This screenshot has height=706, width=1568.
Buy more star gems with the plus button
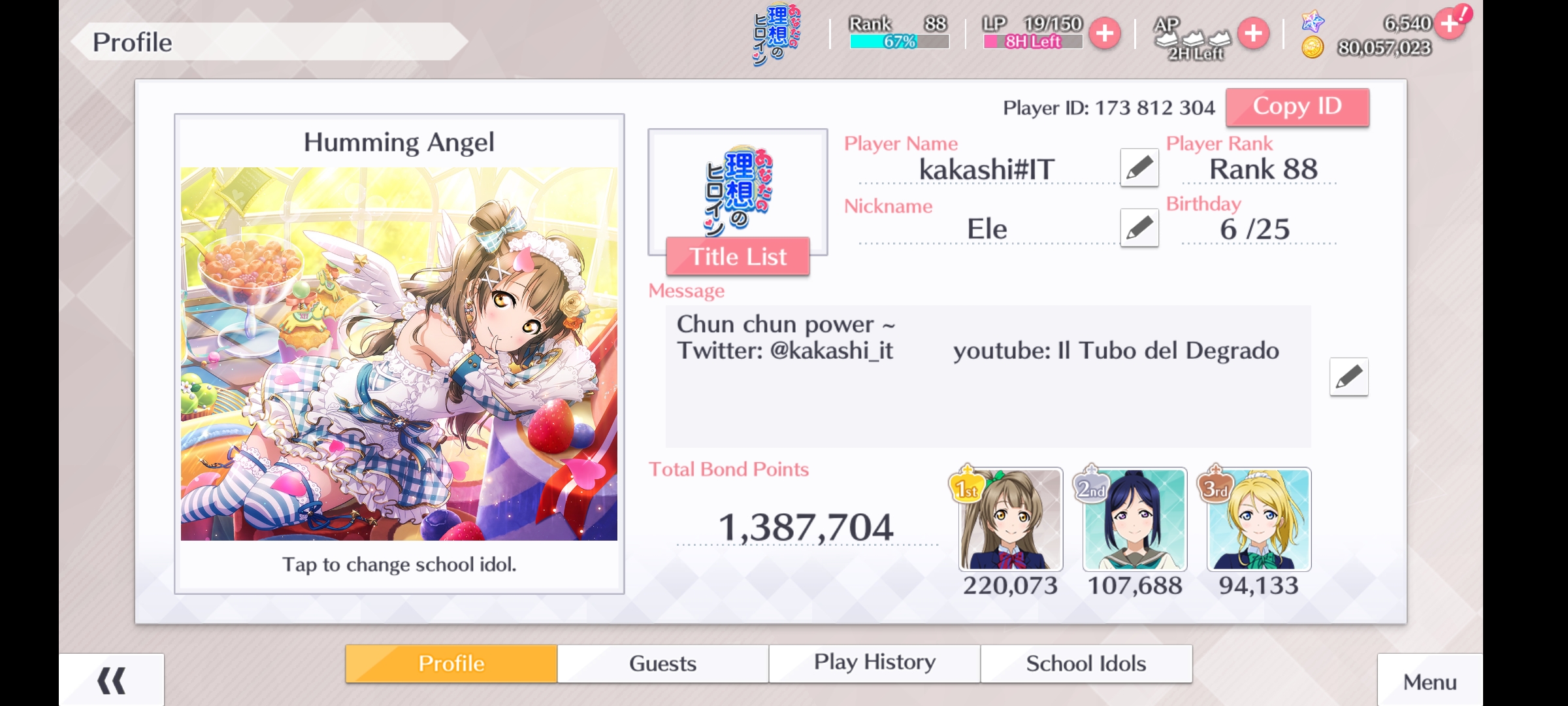click(x=1450, y=24)
